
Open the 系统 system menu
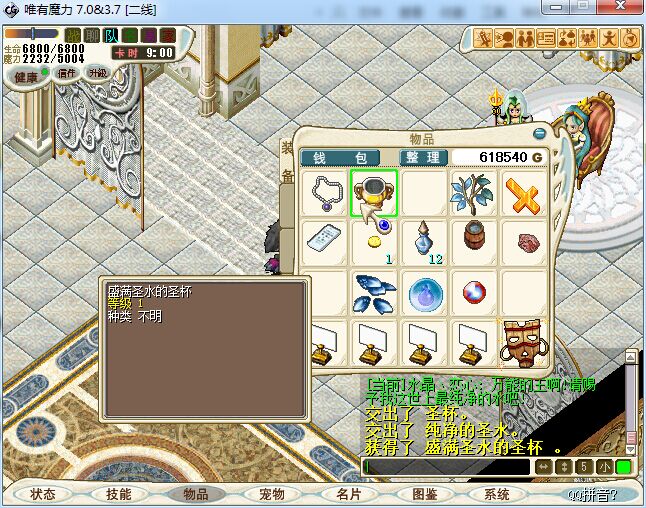pos(497,494)
